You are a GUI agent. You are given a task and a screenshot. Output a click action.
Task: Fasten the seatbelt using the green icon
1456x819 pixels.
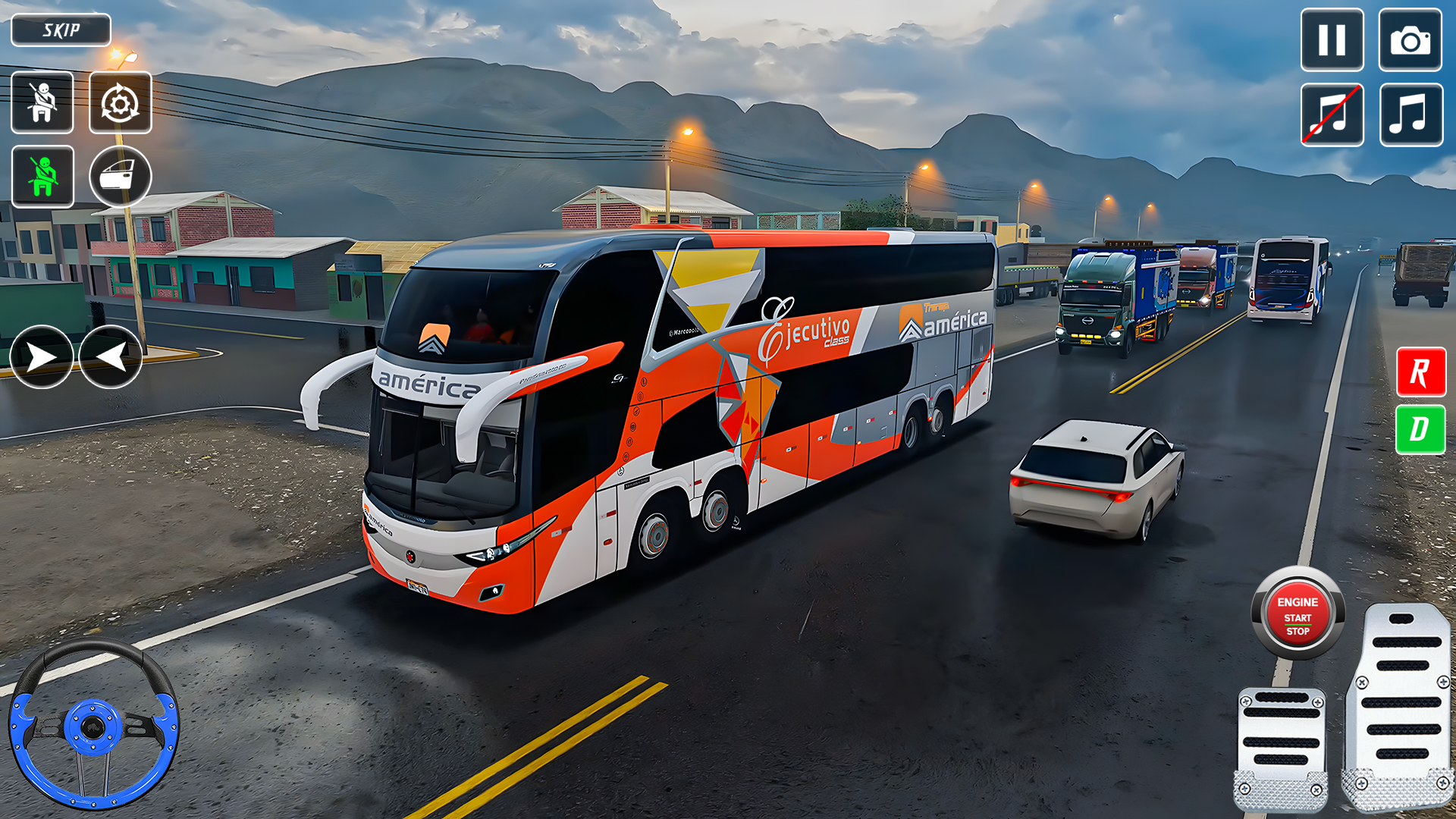(42, 177)
